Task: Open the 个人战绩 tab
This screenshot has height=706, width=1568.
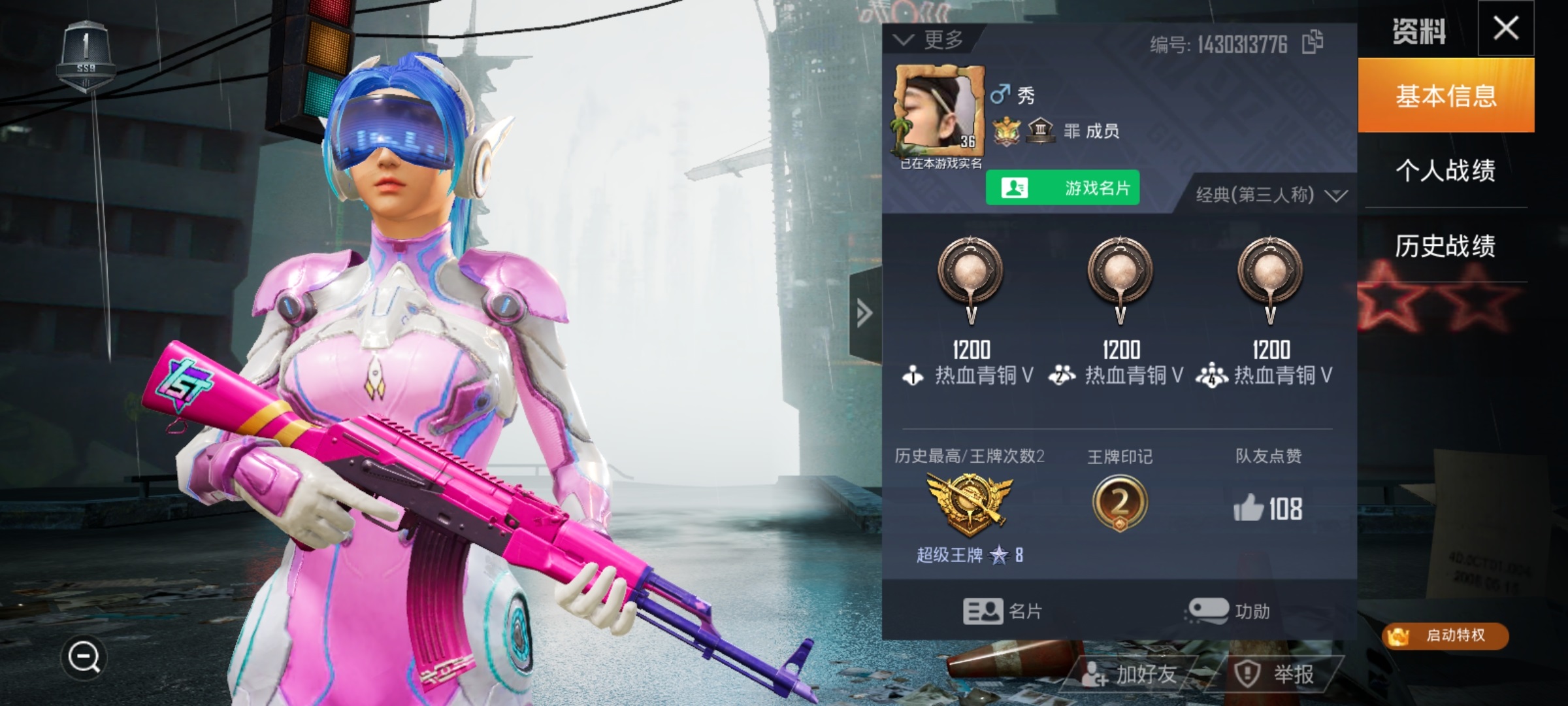Action: pyautogui.click(x=1446, y=171)
